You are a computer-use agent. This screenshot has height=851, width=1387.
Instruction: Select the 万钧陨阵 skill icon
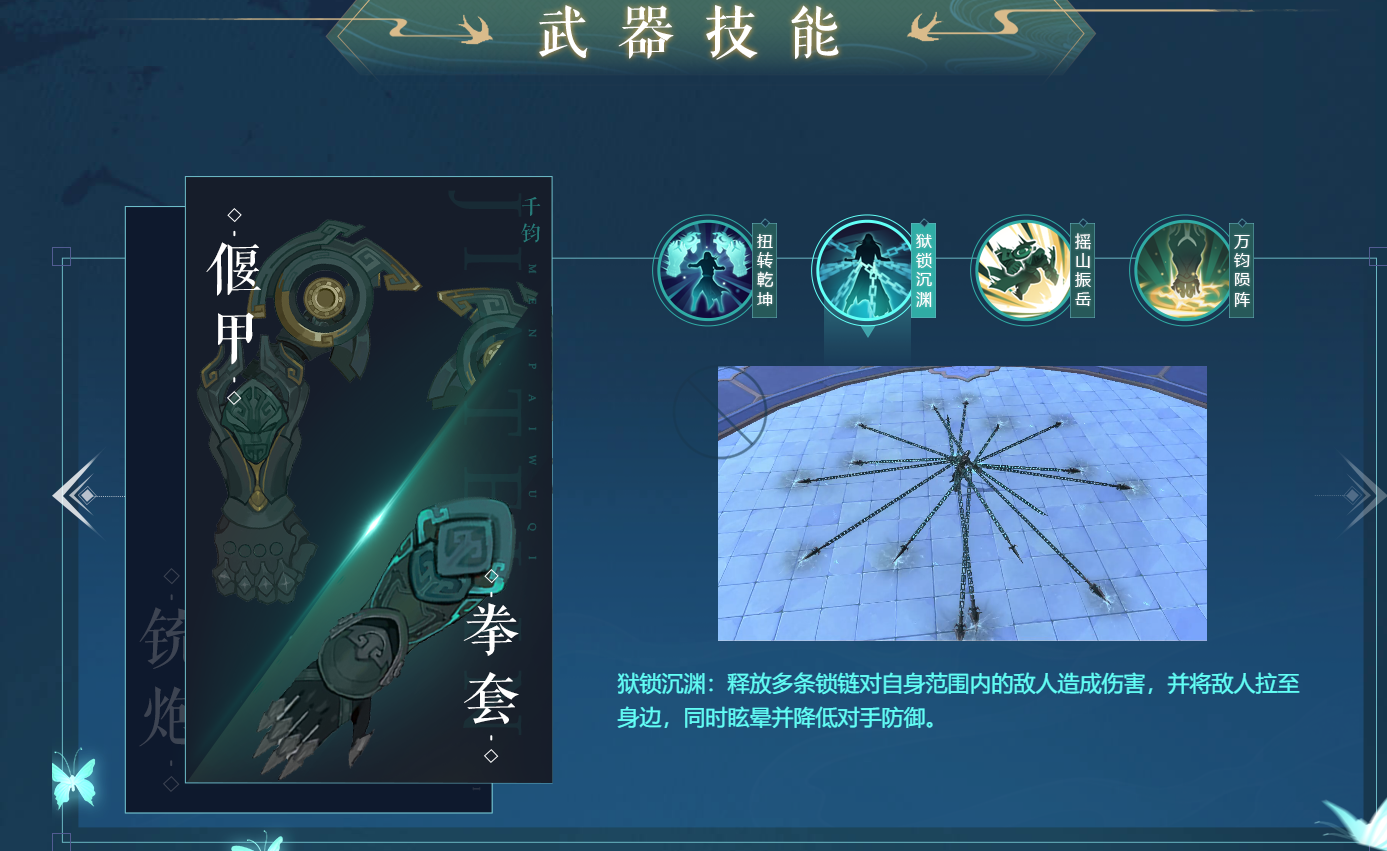(x=1180, y=270)
